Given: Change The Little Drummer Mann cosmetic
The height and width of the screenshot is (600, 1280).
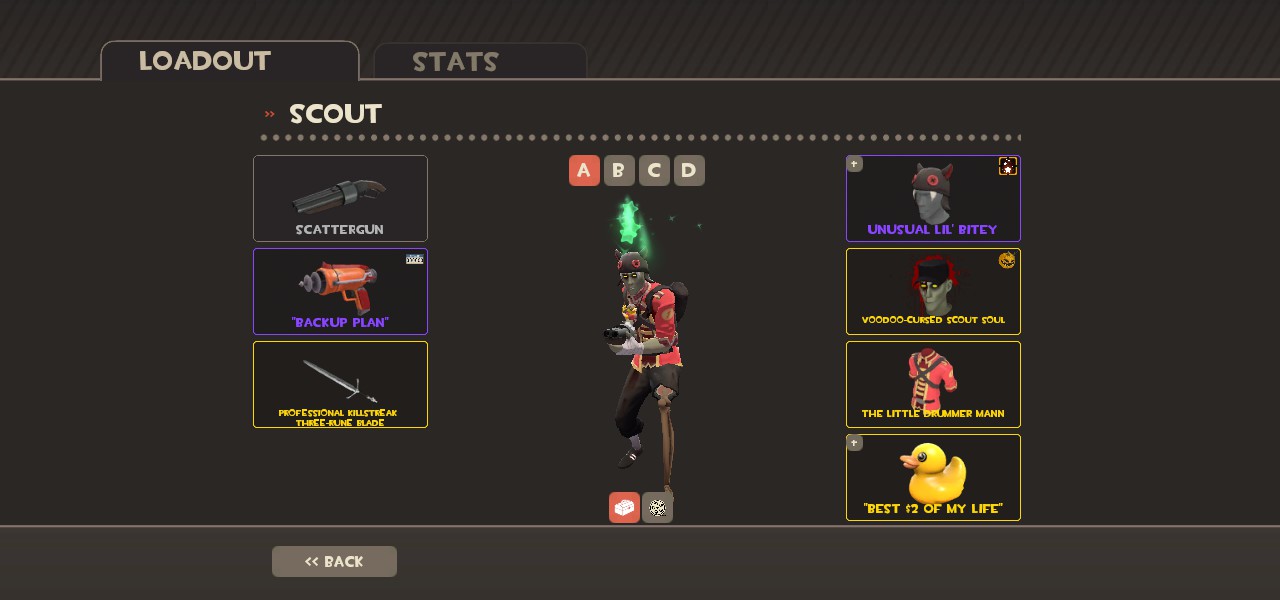Looking at the screenshot, I should tap(933, 384).
